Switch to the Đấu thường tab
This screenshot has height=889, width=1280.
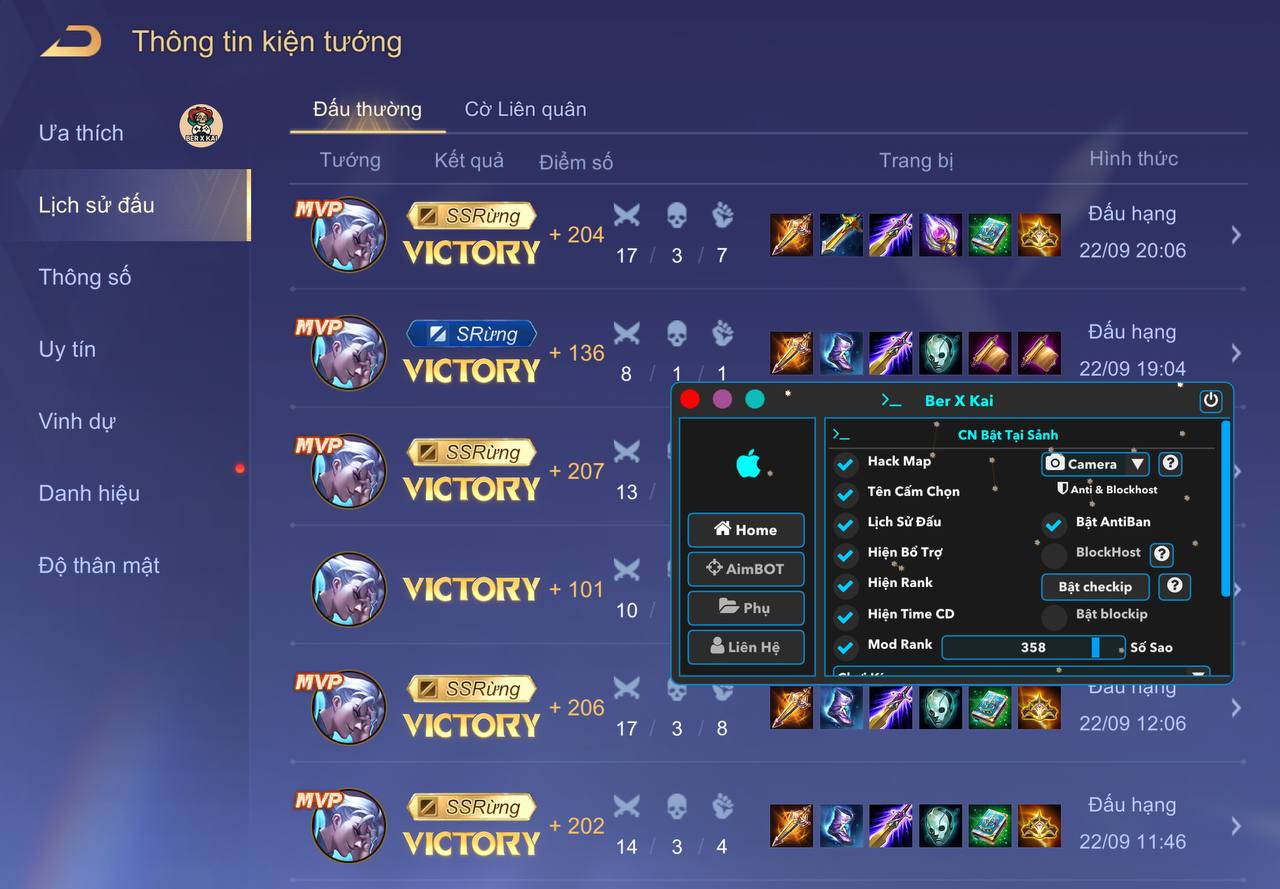click(367, 109)
